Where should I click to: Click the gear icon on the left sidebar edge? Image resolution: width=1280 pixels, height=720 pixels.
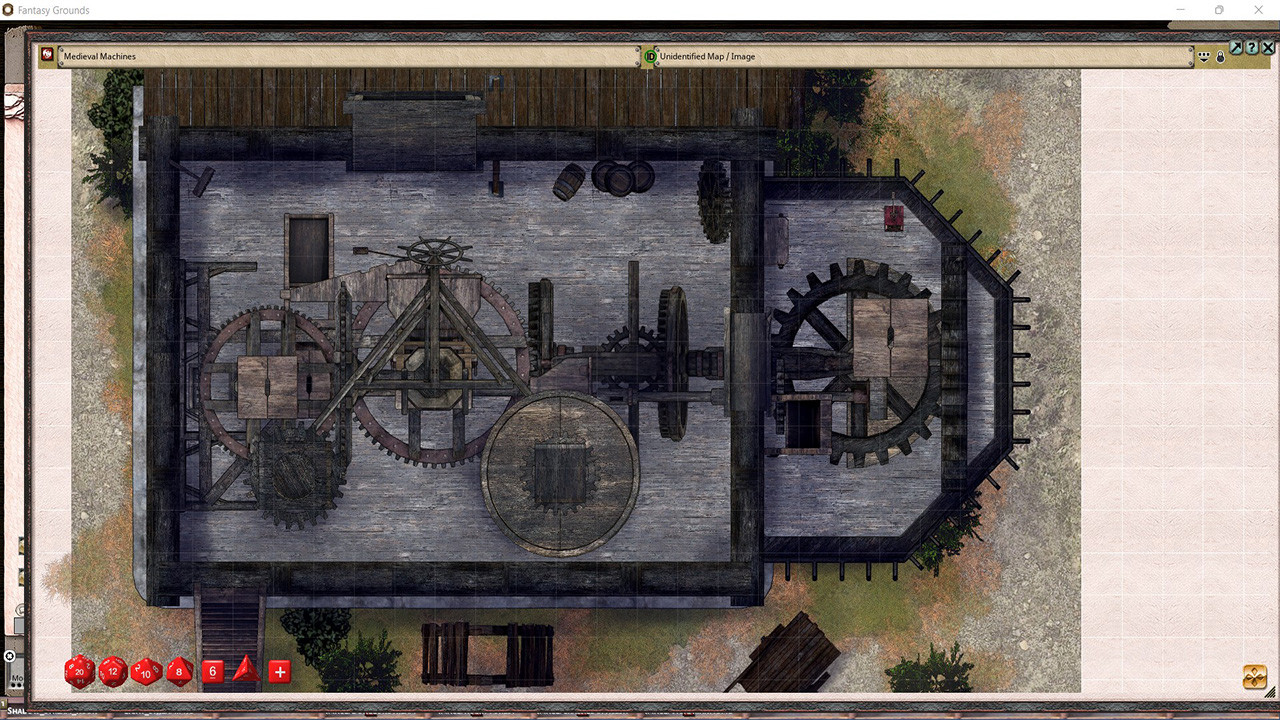(11, 655)
